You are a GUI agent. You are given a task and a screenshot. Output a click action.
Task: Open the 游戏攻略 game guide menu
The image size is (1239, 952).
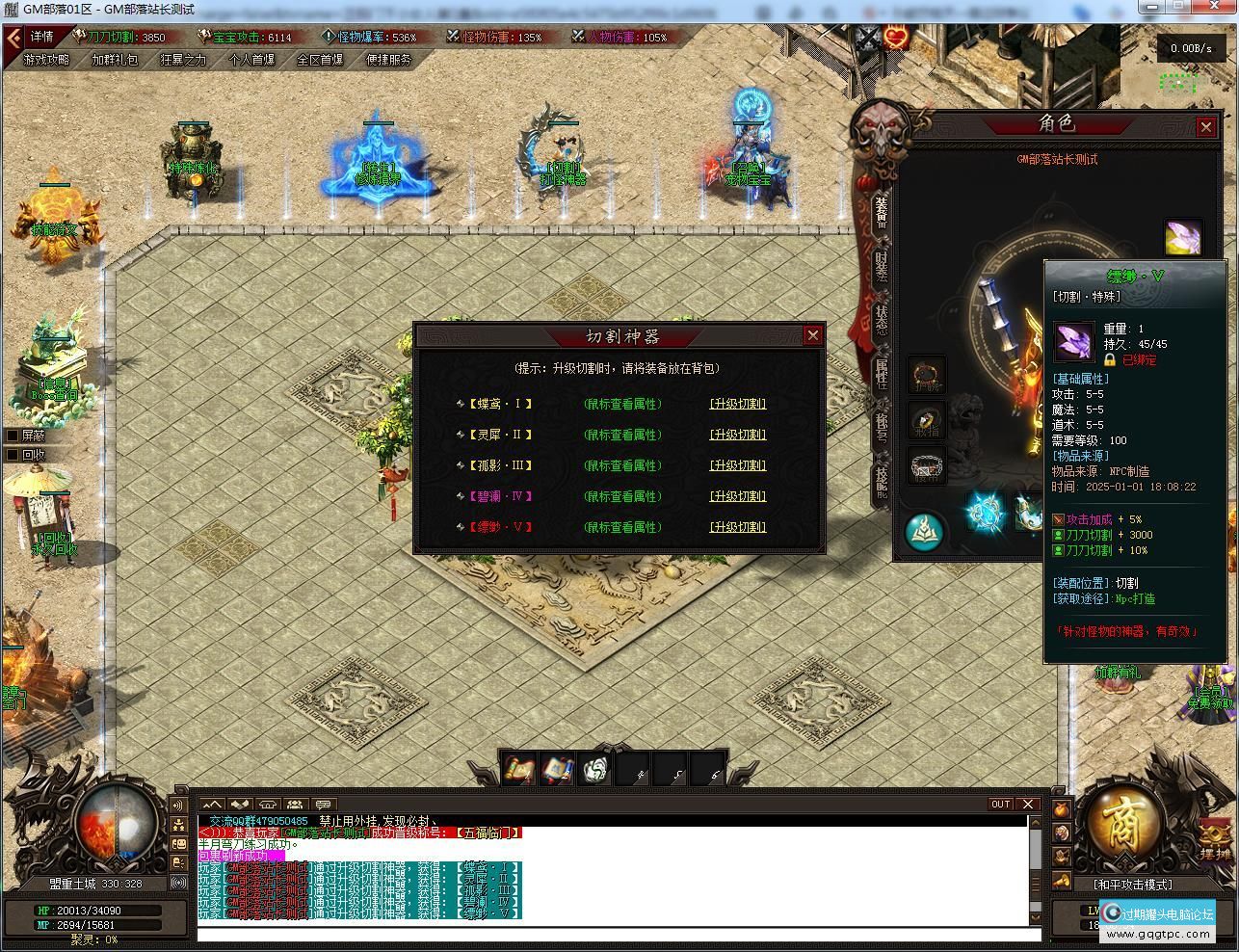click(x=46, y=60)
